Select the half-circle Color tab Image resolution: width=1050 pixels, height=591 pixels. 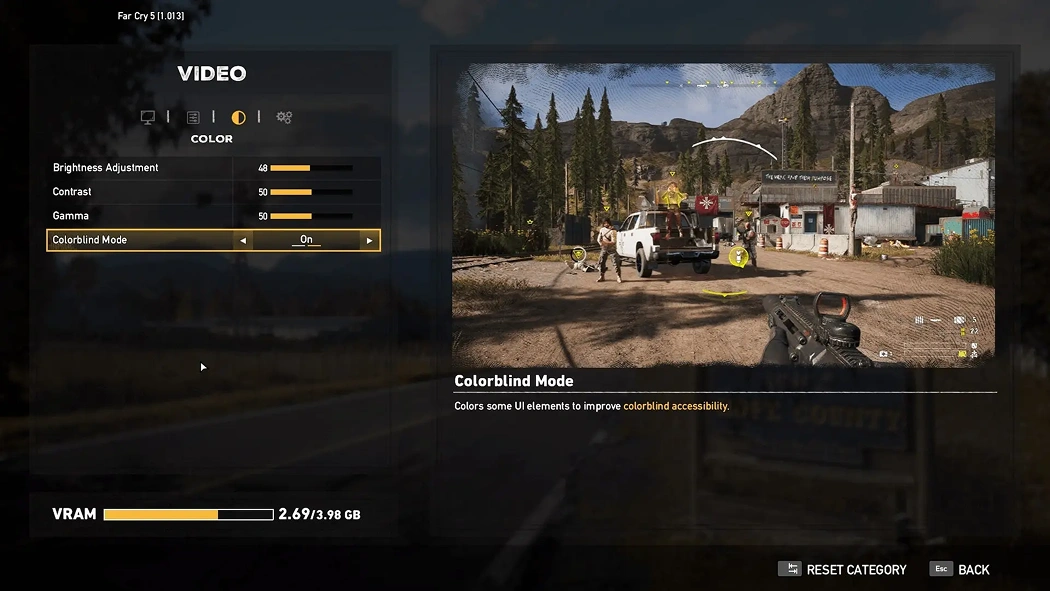239,118
